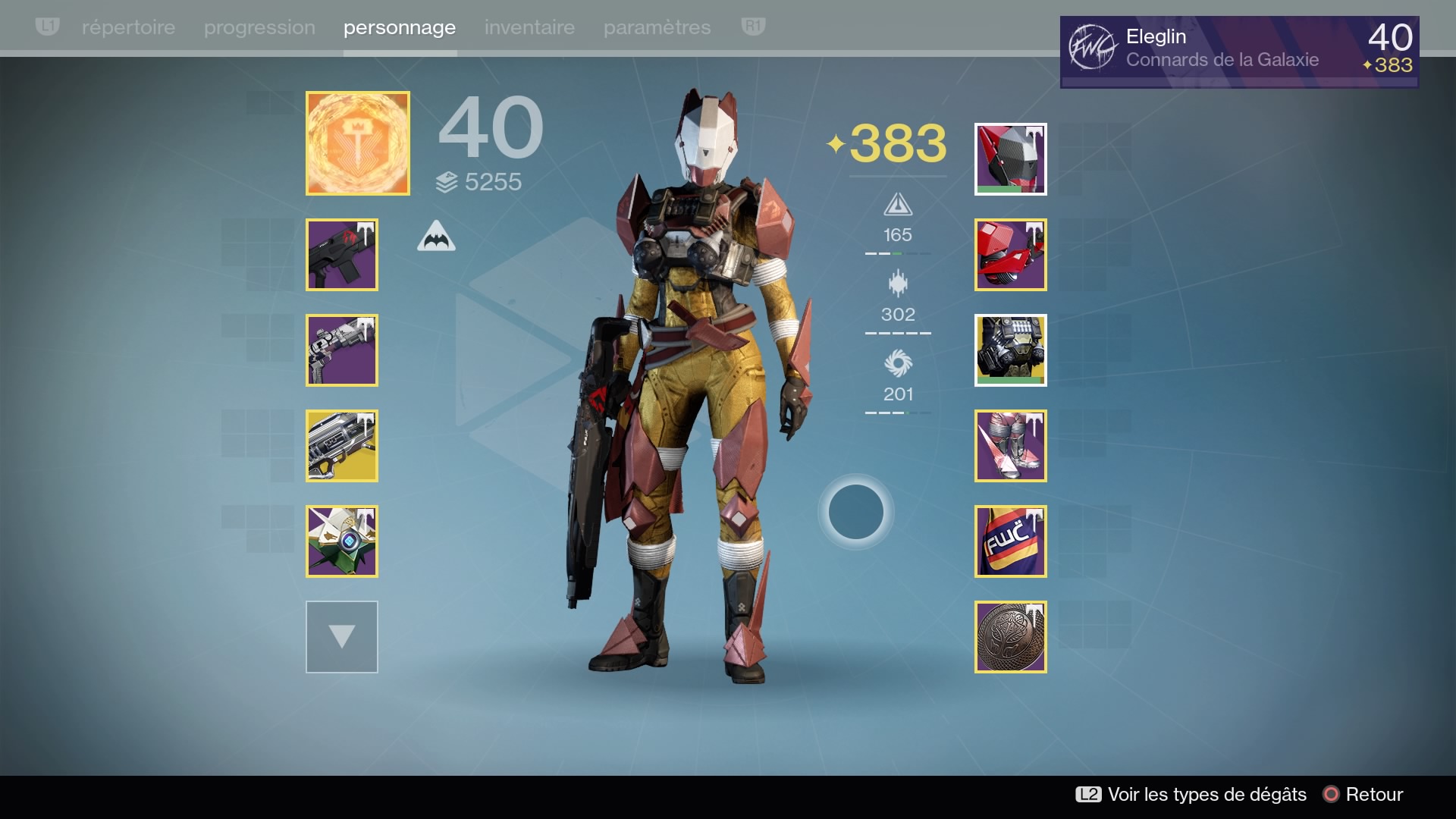Viewport: 1456px width, 819px height.
Task: Pick the FWC class item slot
Action: pyautogui.click(x=1011, y=541)
